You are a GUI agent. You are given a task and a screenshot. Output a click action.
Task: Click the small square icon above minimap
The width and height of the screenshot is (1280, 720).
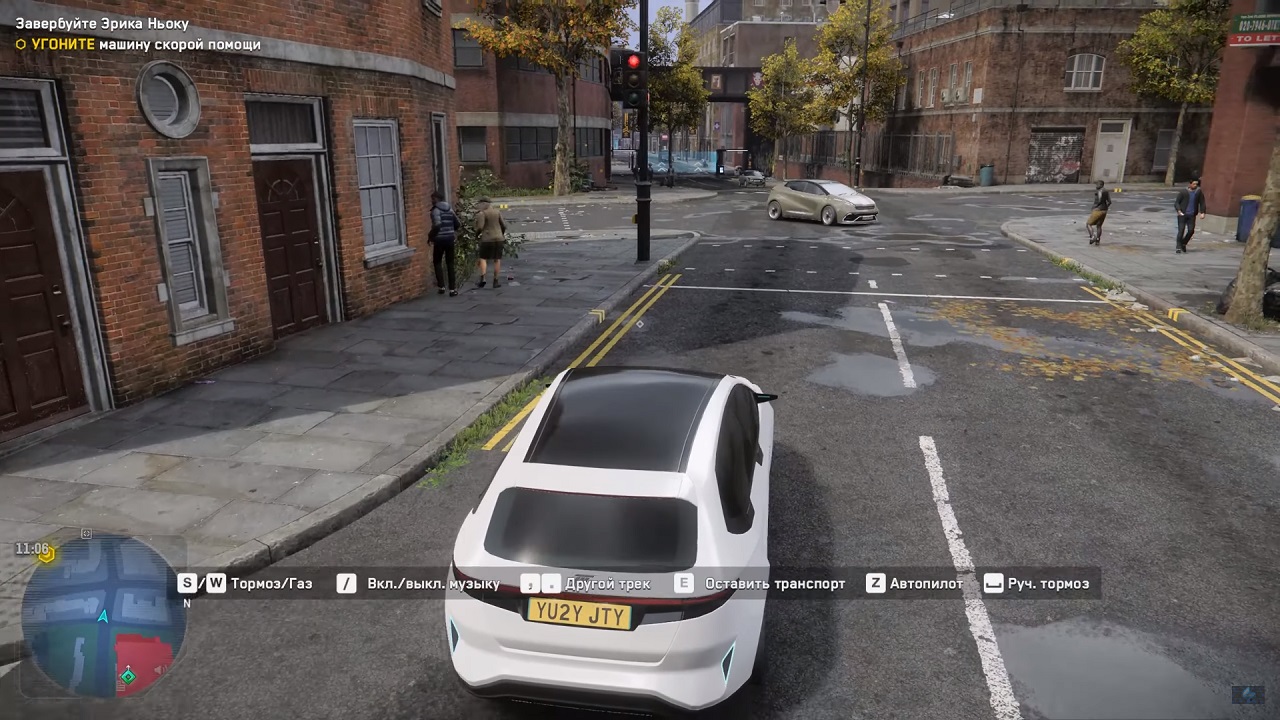point(86,534)
